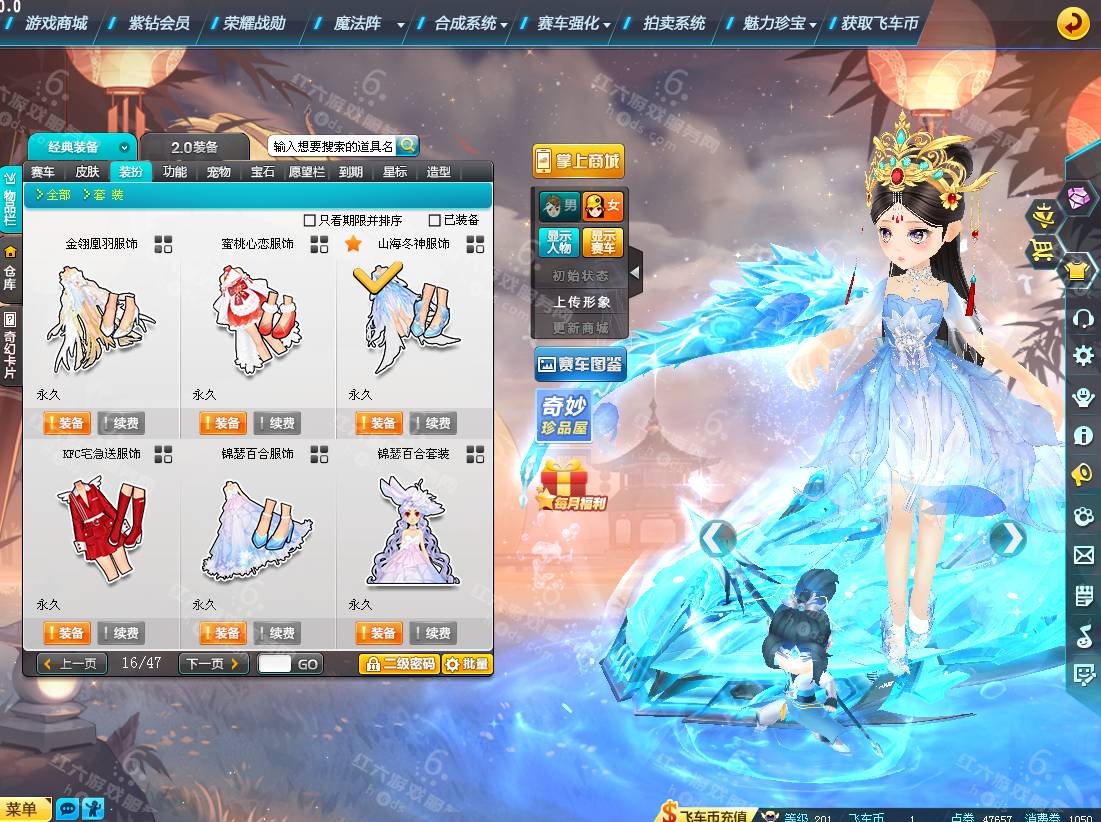Toggle the 只看期限并排序 checkbox
The image size is (1101, 822).
point(310,220)
